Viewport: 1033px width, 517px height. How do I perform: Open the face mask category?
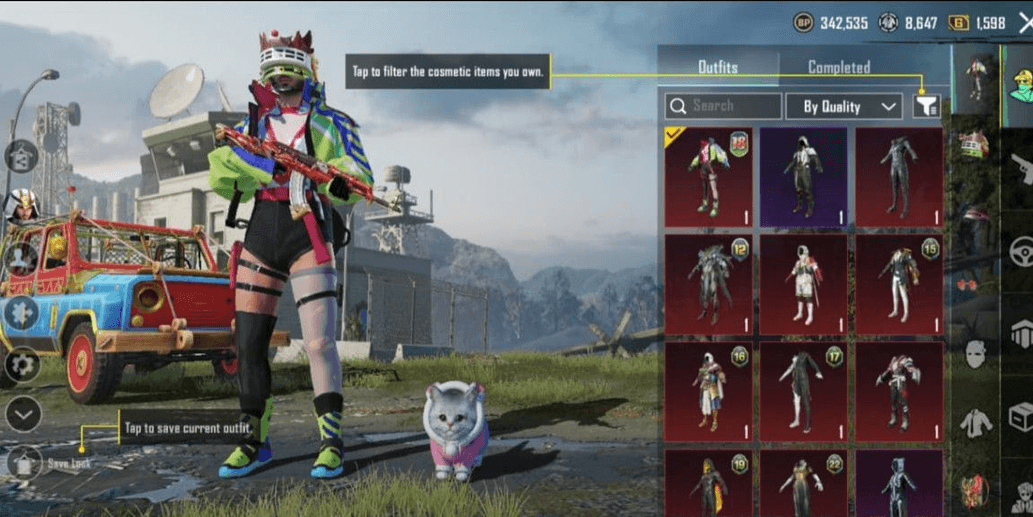click(975, 353)
